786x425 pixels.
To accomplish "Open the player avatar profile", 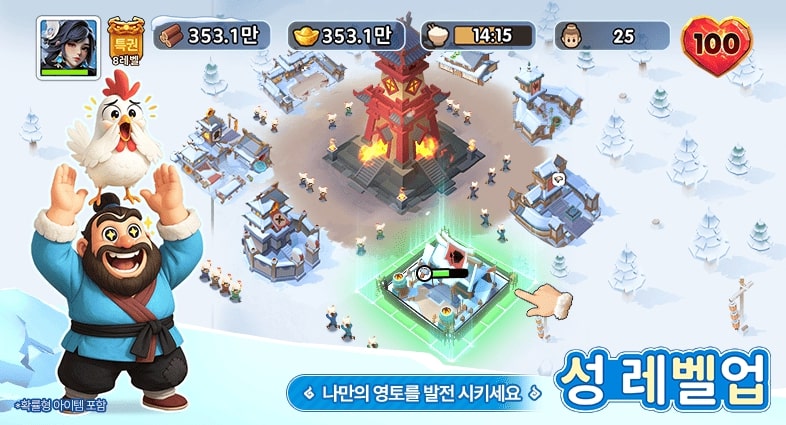I will click(68, 46).
